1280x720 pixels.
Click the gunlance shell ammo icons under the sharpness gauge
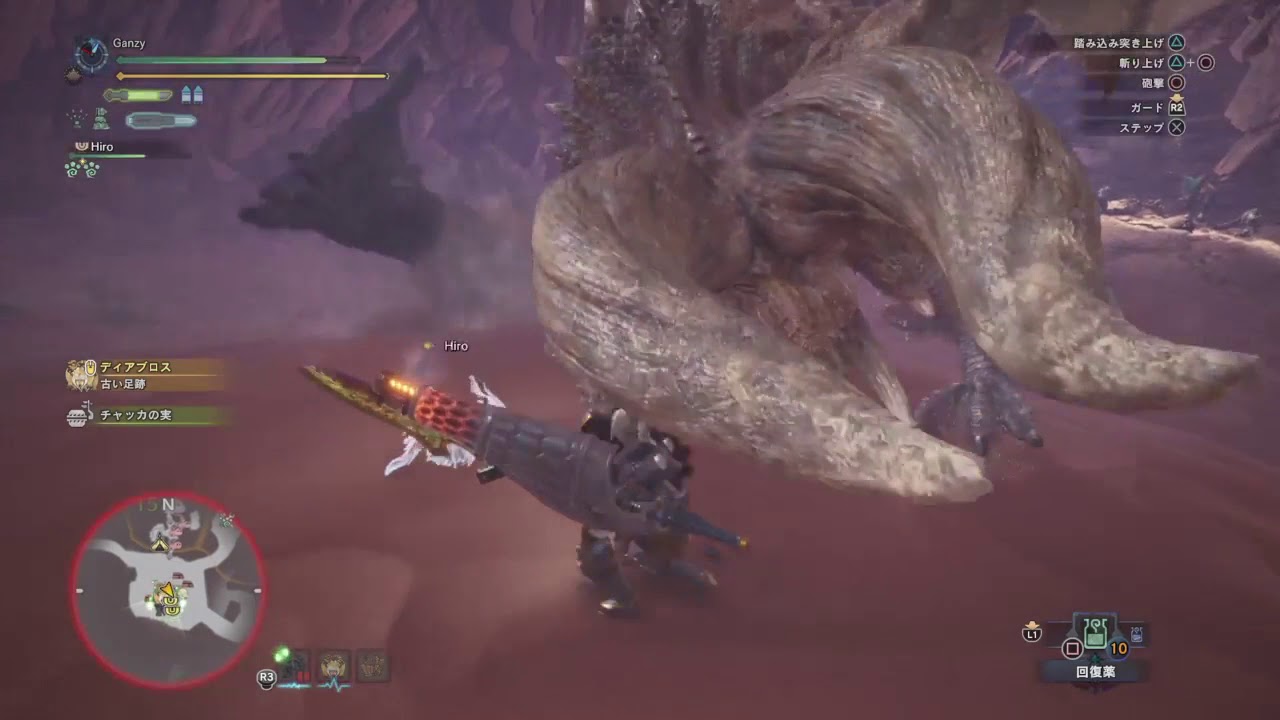coord(192,94)
